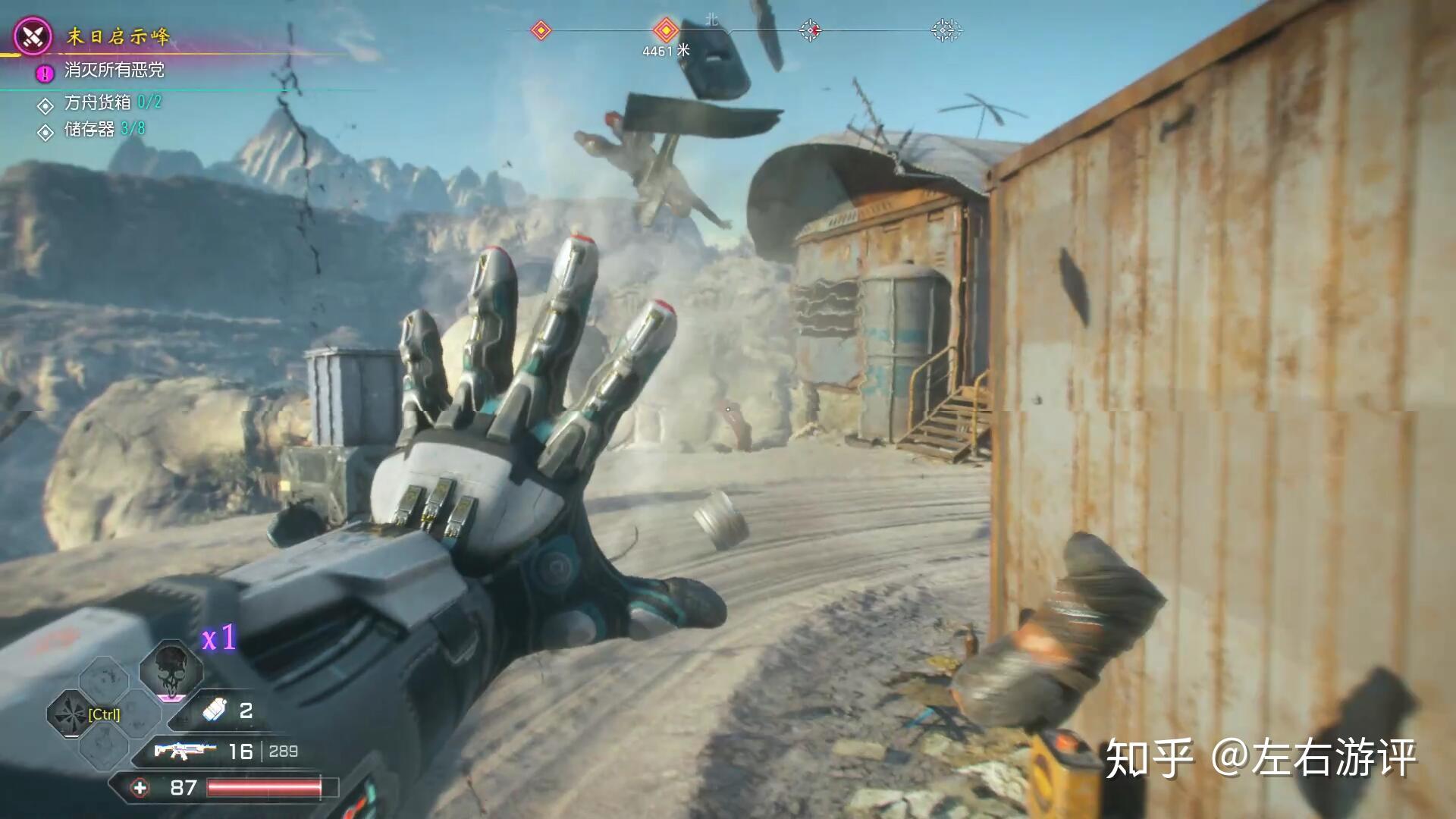Select the 方舟货箱 tracker entry
The height and width of the screenshot is (819, 1456).
pyautogui.click(x=98, y=102)
